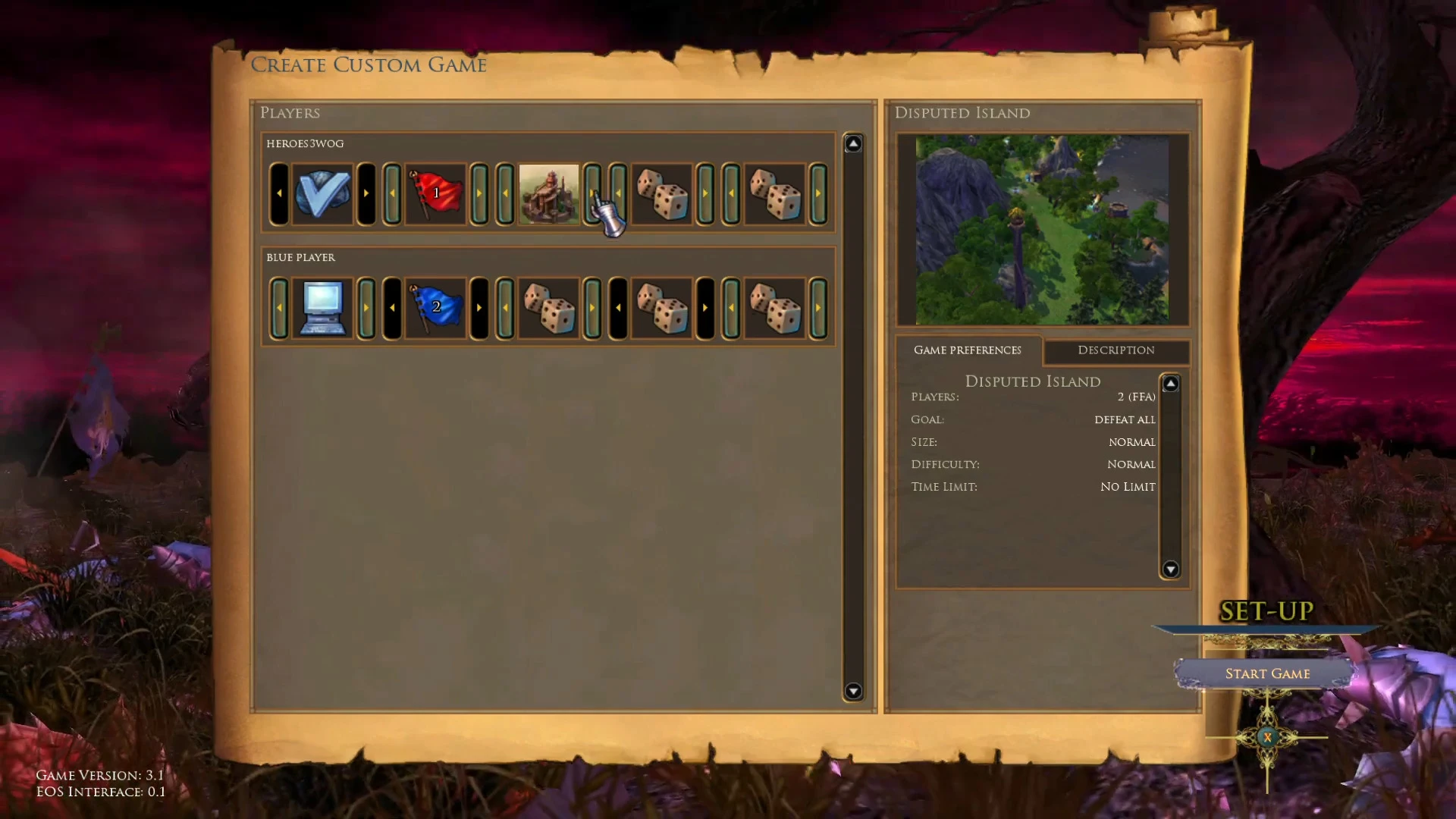Select the red flag icon for HEROES3WOG
This screenshot has width=1456, height=819.
pos(435,193)
